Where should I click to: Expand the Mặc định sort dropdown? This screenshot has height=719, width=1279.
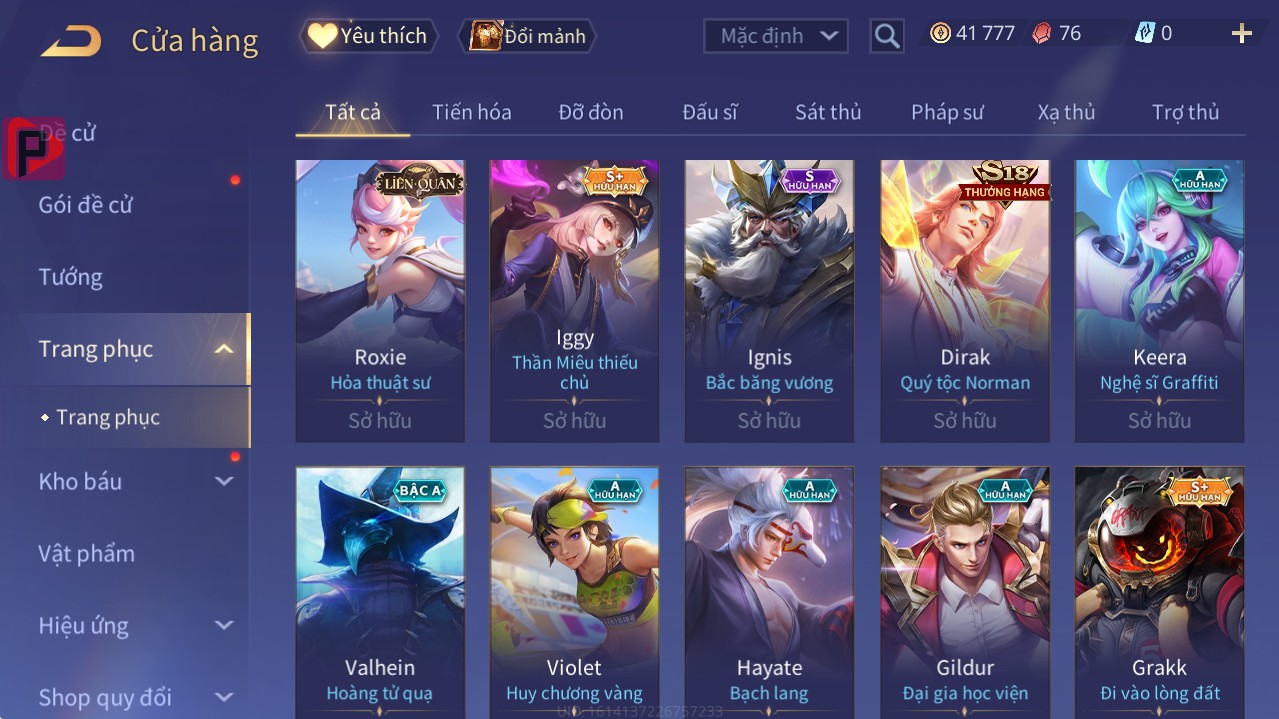pyautogui.click(x=776, y=36)
